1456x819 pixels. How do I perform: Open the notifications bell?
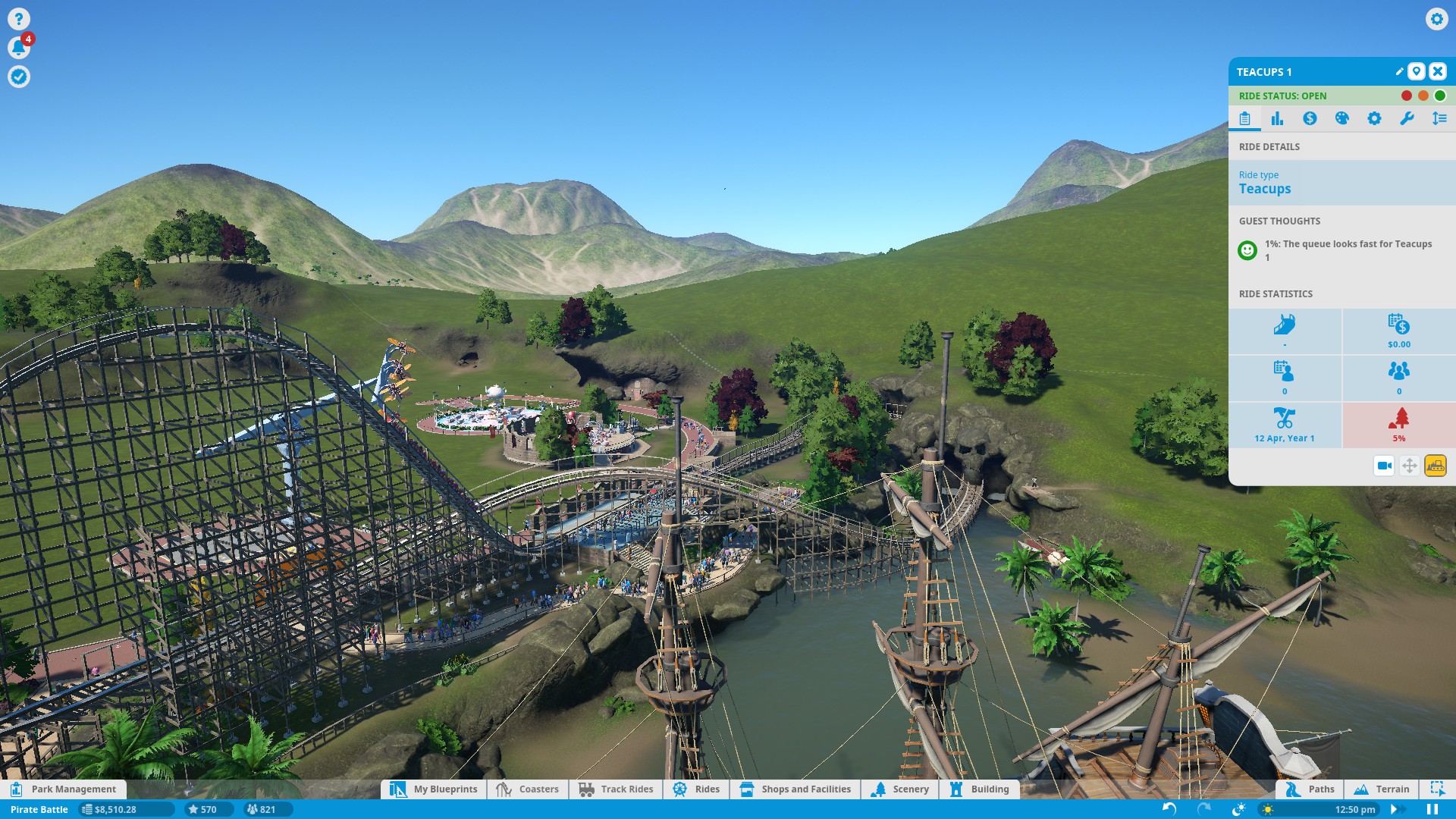[x=19, y=48]
